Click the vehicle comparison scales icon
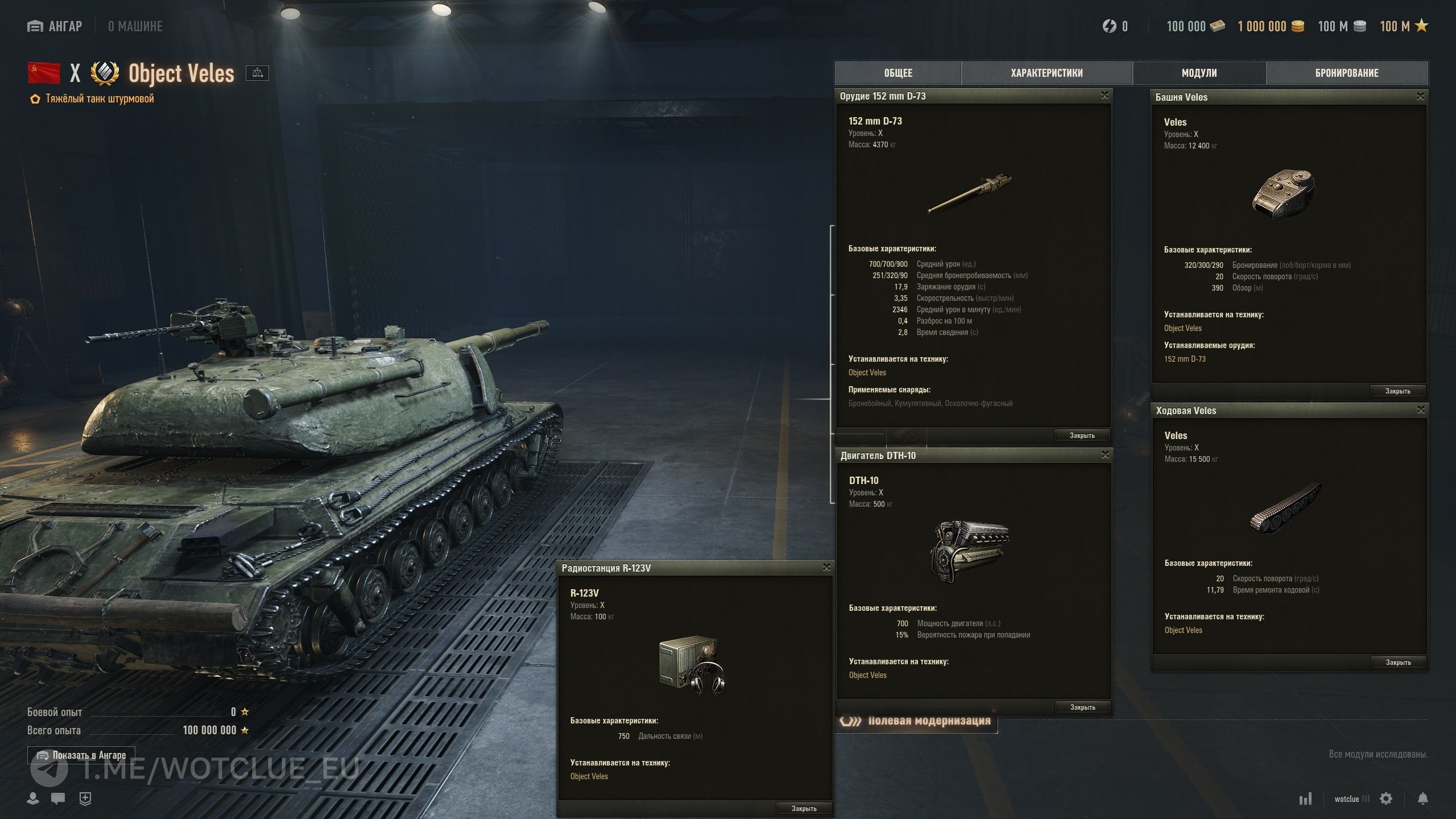 [x=257, y=73]
